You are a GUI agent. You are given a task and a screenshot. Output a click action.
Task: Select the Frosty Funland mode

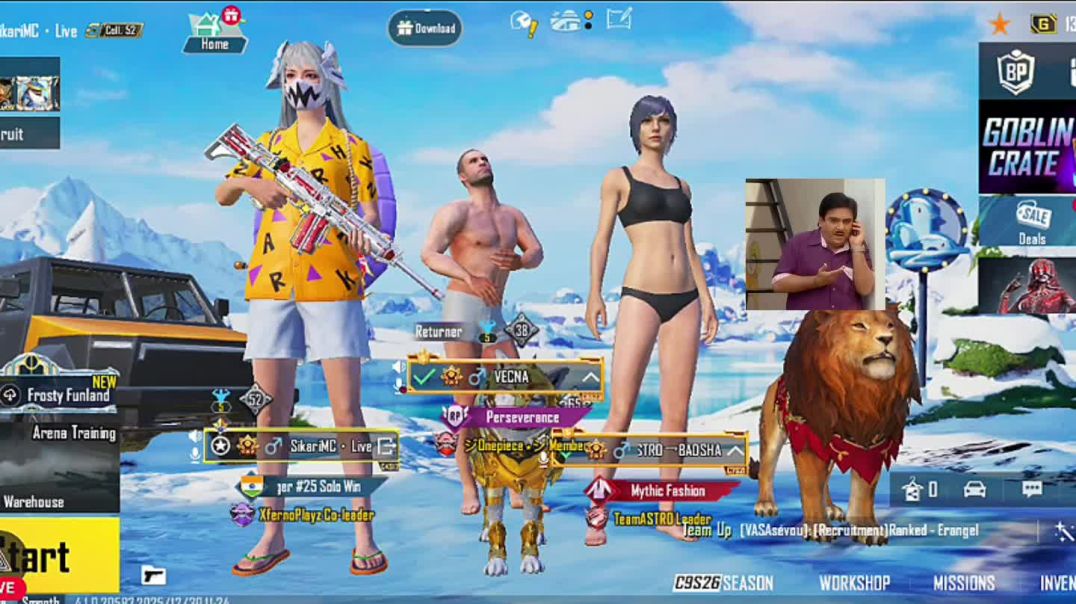tap(58, 395)
